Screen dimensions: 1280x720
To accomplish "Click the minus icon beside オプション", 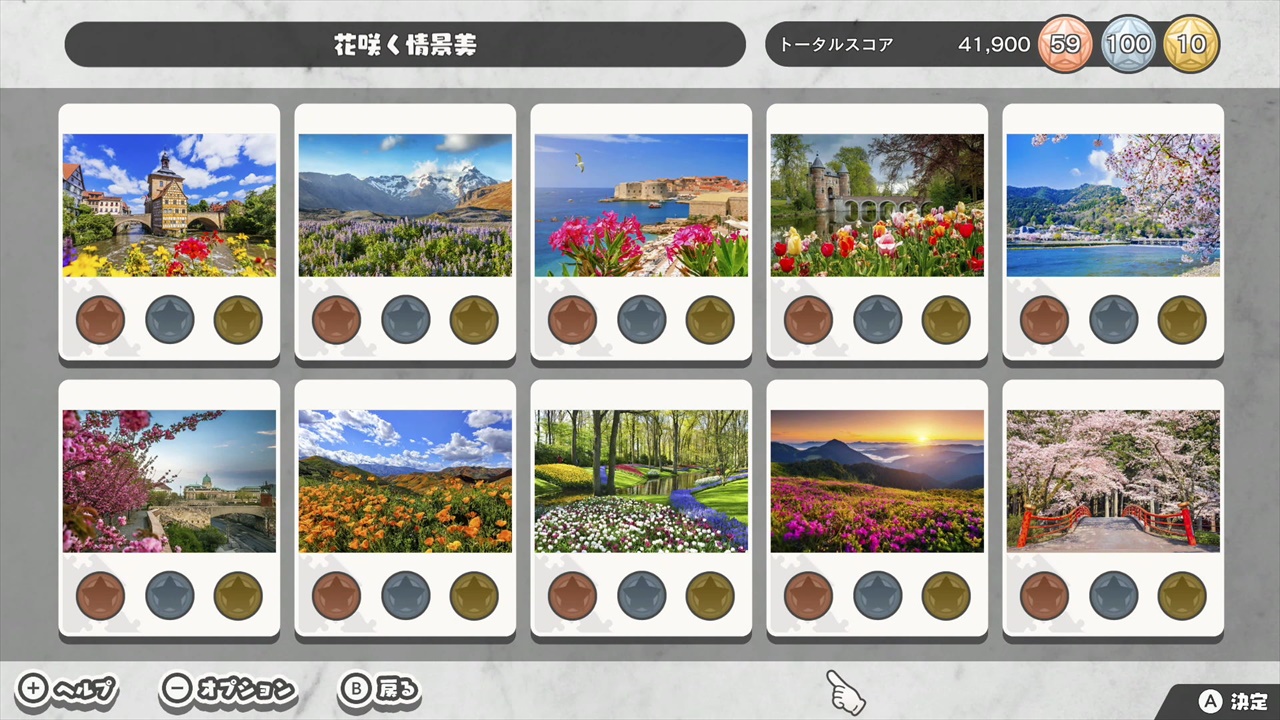I will click(x=177, y=689).
